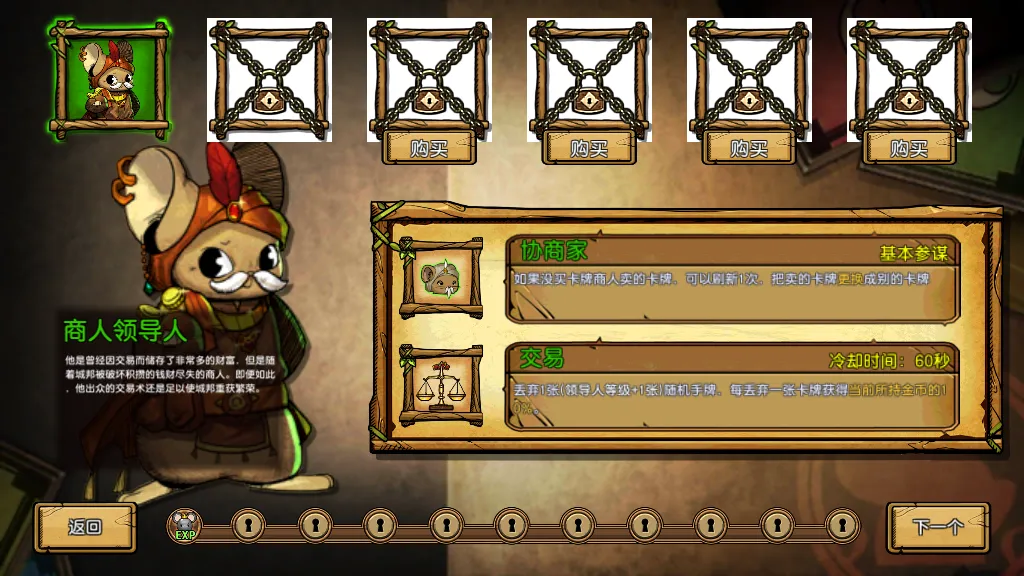
Task: Click the 返回 (Back) button
Action: (85, 527)
